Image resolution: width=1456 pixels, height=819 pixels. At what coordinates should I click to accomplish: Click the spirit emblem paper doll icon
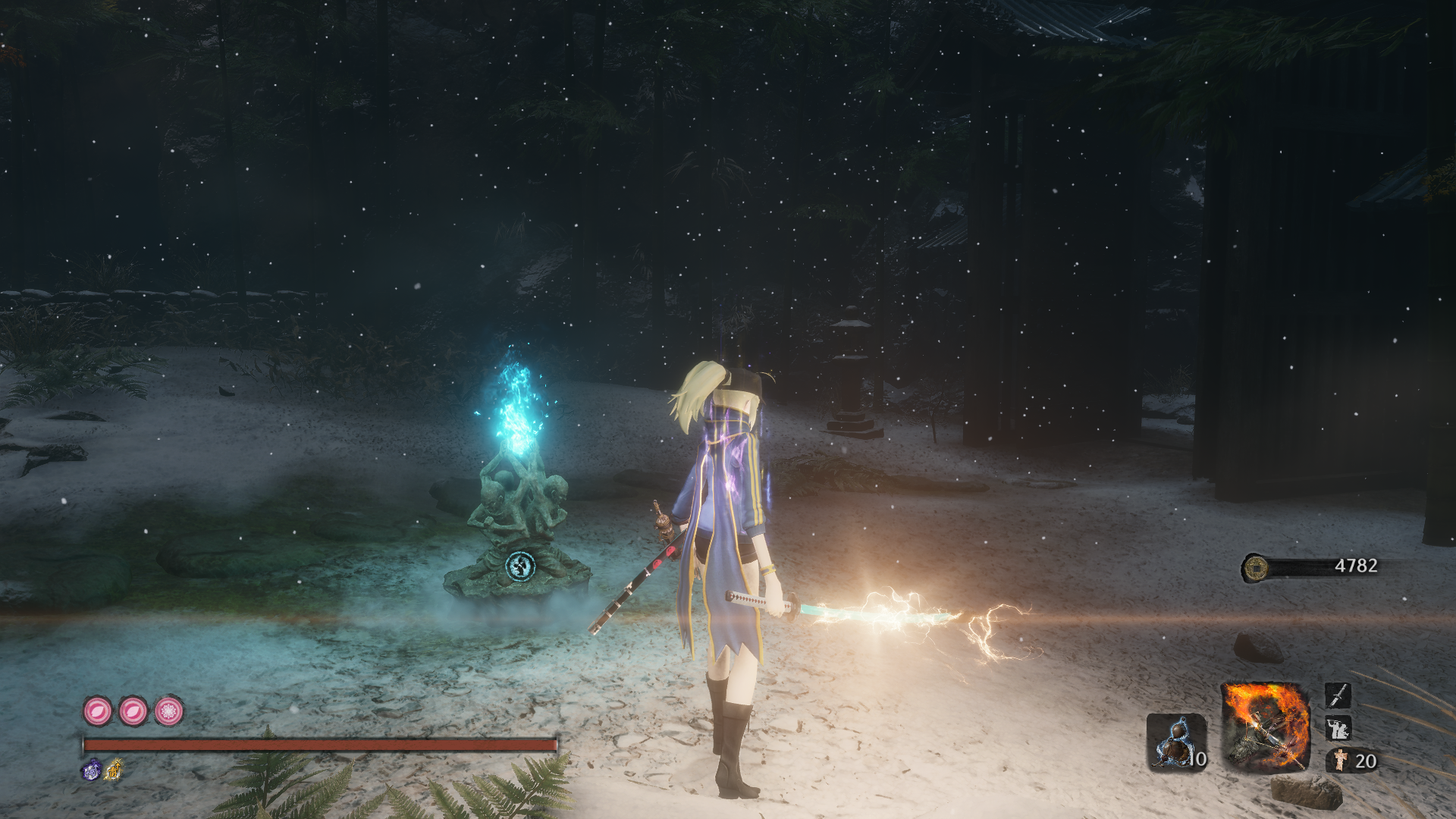[x=1341, y=760]
